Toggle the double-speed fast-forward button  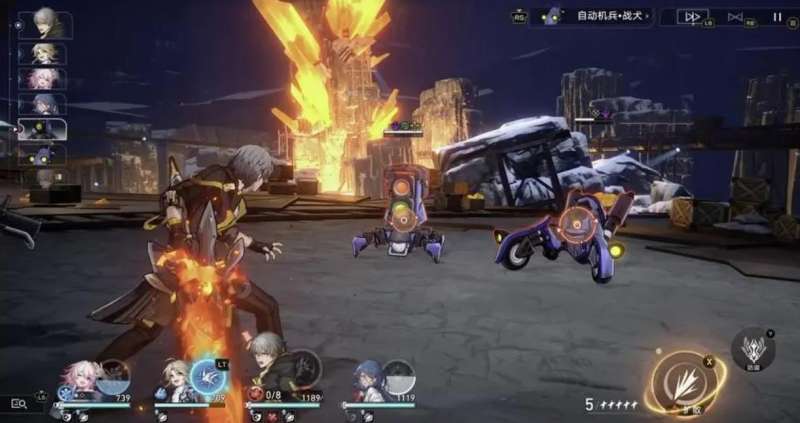(x=692, y=16)
